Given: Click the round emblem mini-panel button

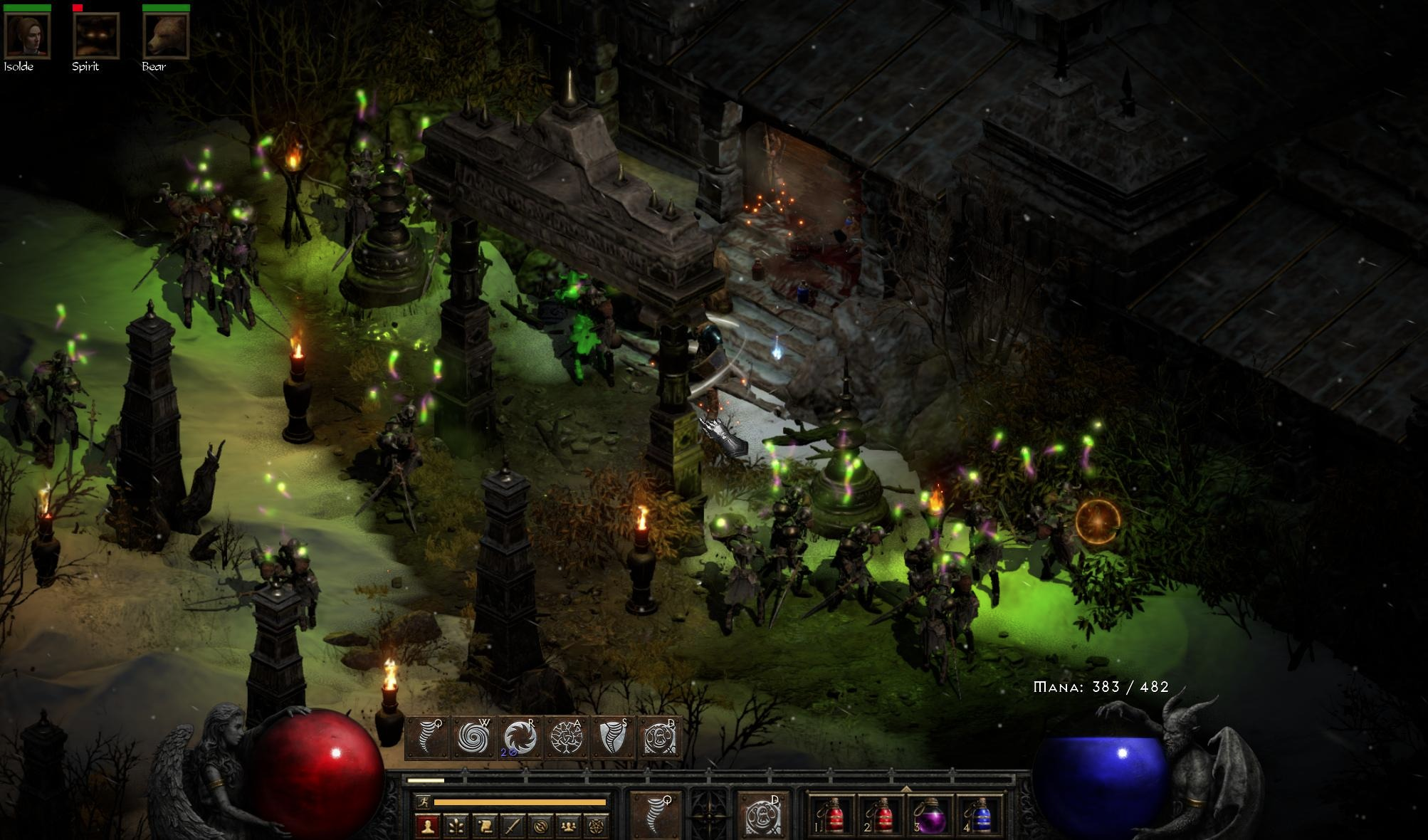Looking at the screenshot, I should click(x=540, y=826).
